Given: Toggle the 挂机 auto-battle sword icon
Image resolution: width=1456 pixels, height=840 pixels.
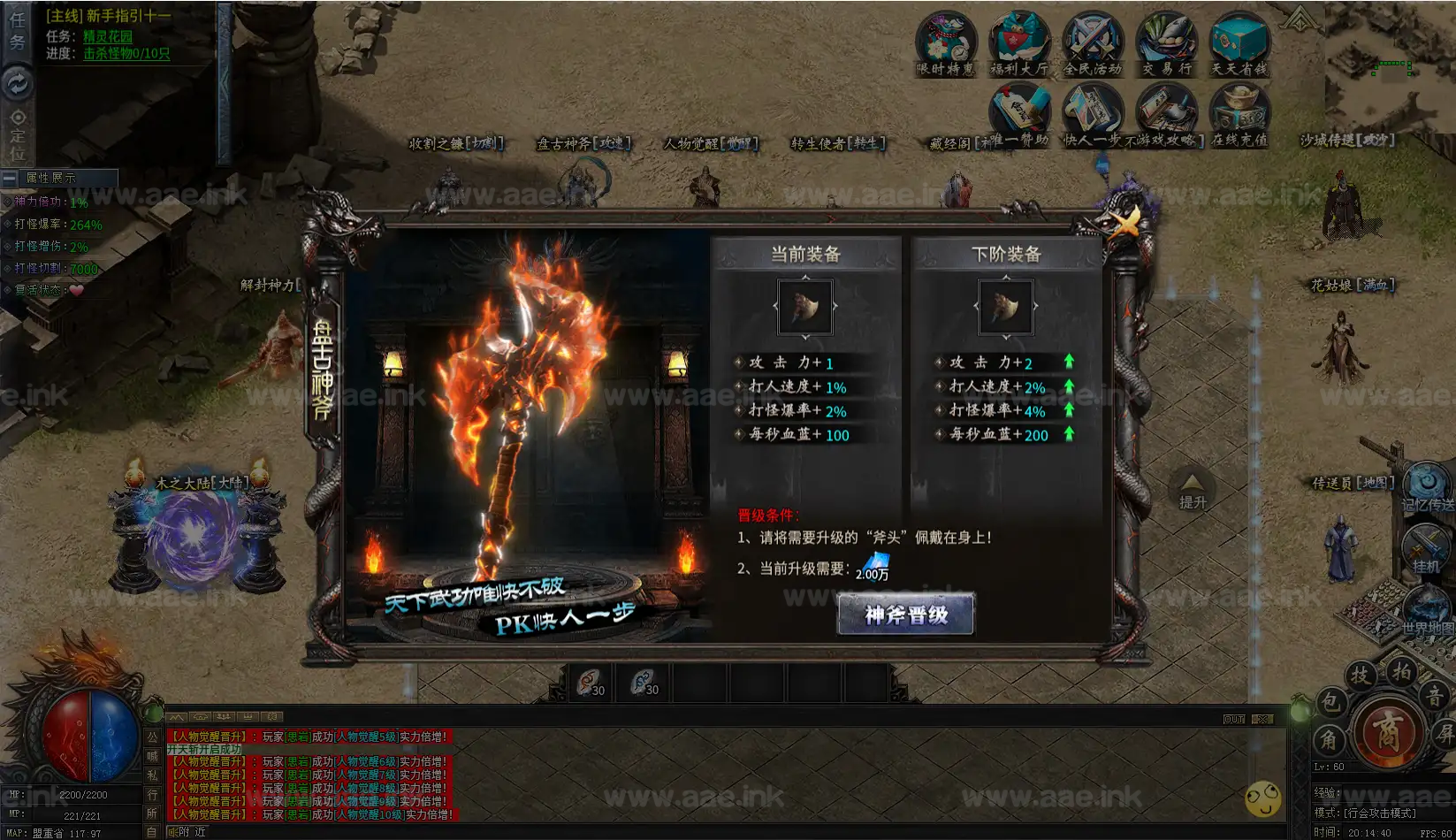Looking at the screenshot, I should tap(1425, 548).
